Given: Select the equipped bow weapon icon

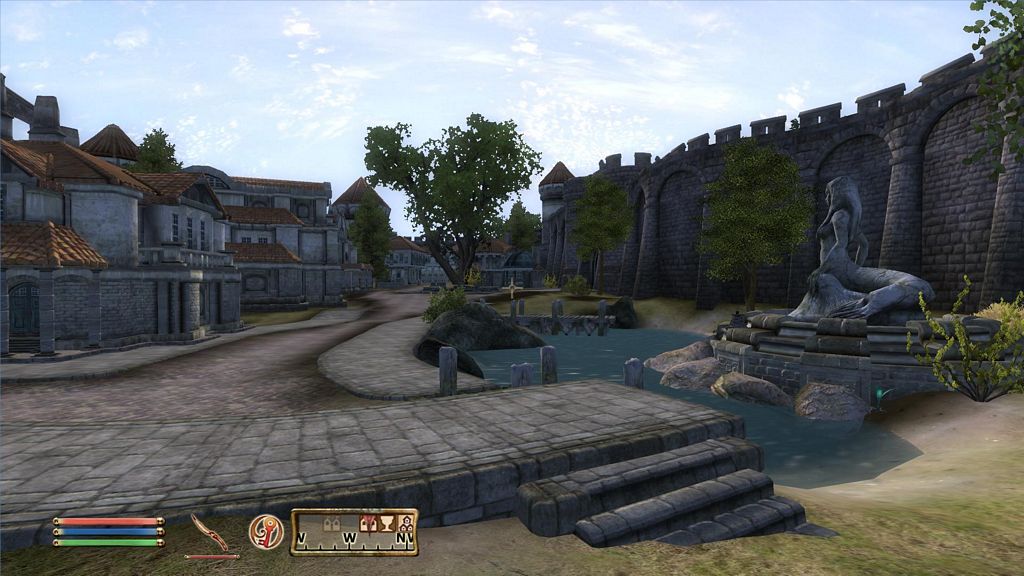Looking at the screenshot, I should click(x=209, y=531).
